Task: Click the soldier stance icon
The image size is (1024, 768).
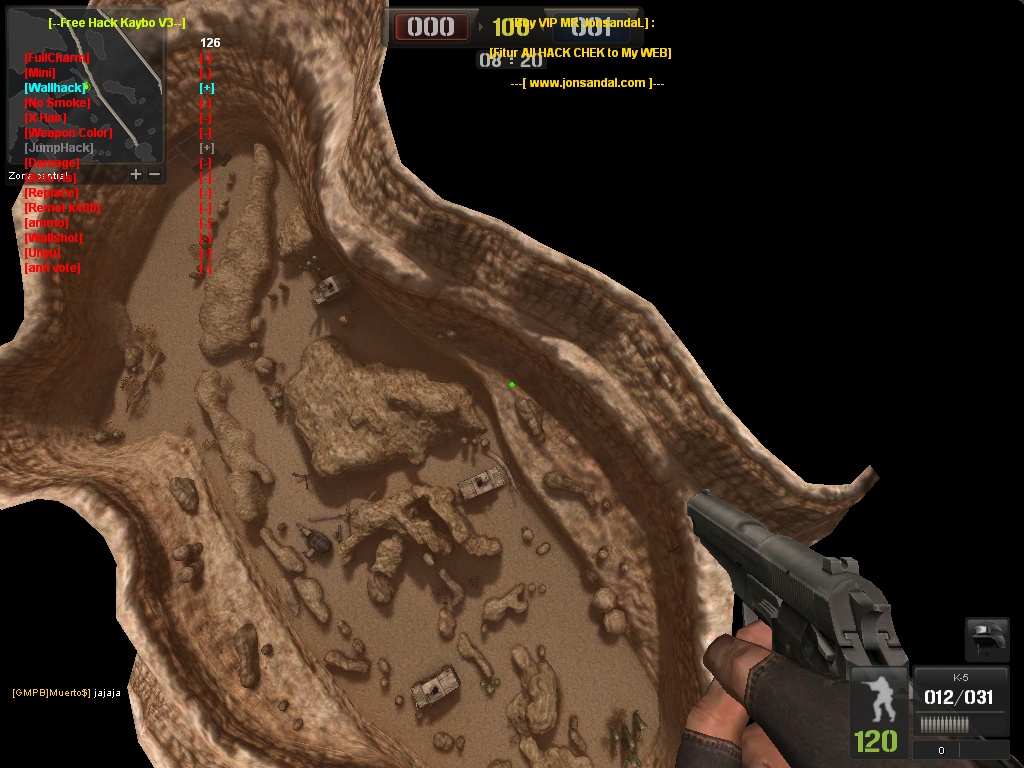Action: (877, 698)
